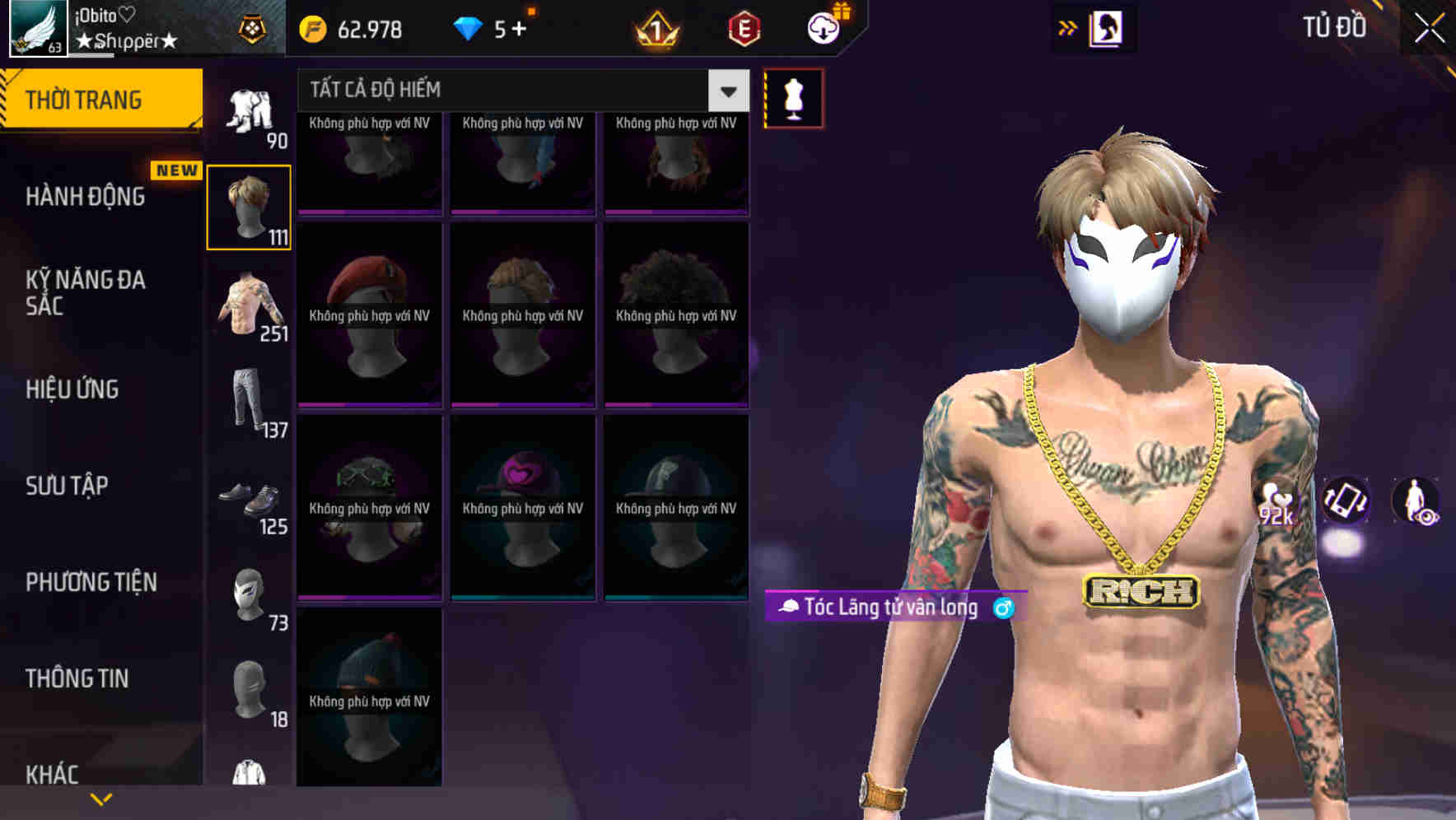Click the rarity progress bar under the beret
The width and height of the screenshot is (1456, 820).
tap(370, 403)
